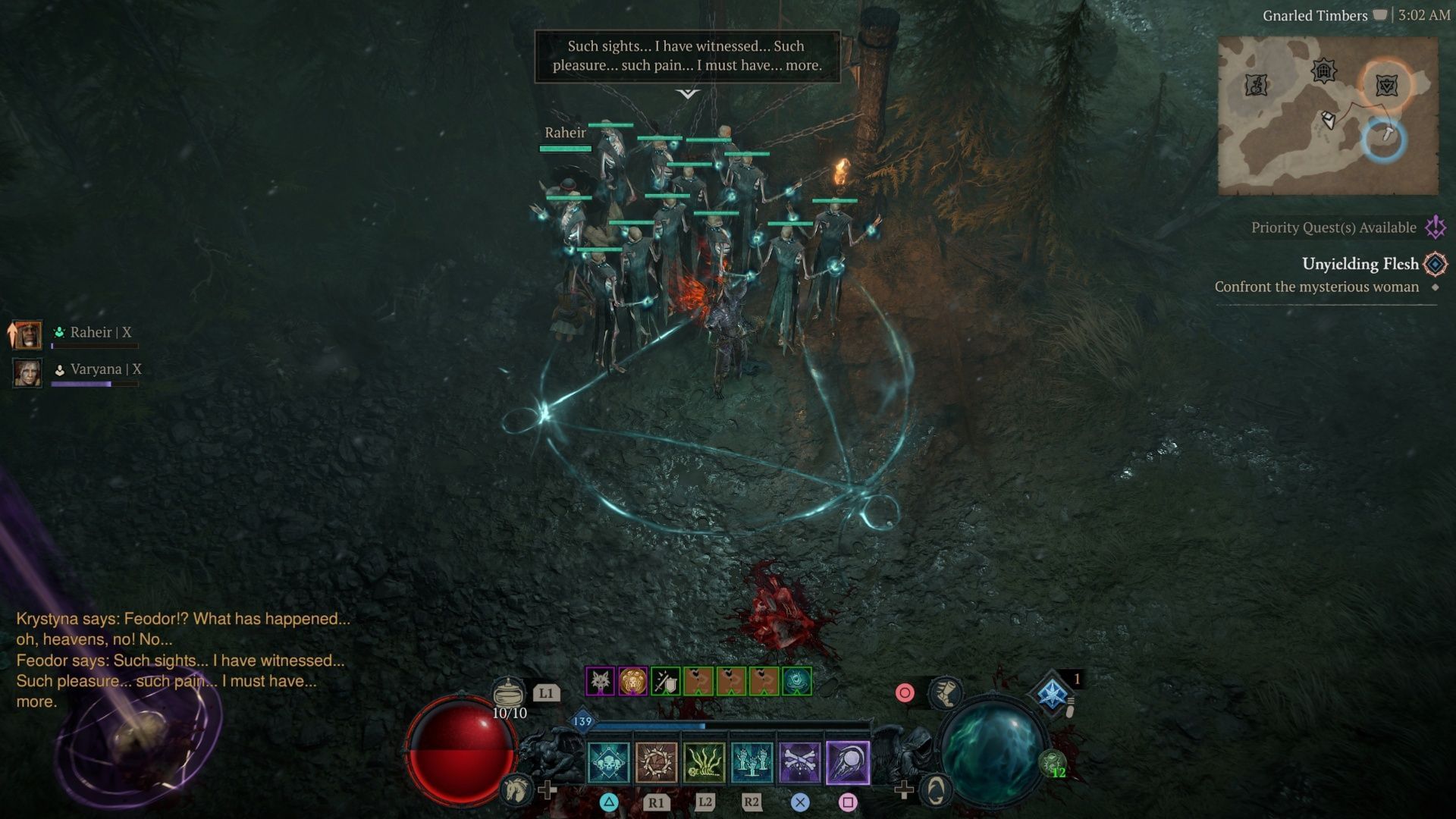Viewport: 1456px width, 819px height.
Task: Select Varyana's party portrait
Action: click(27, 372)
